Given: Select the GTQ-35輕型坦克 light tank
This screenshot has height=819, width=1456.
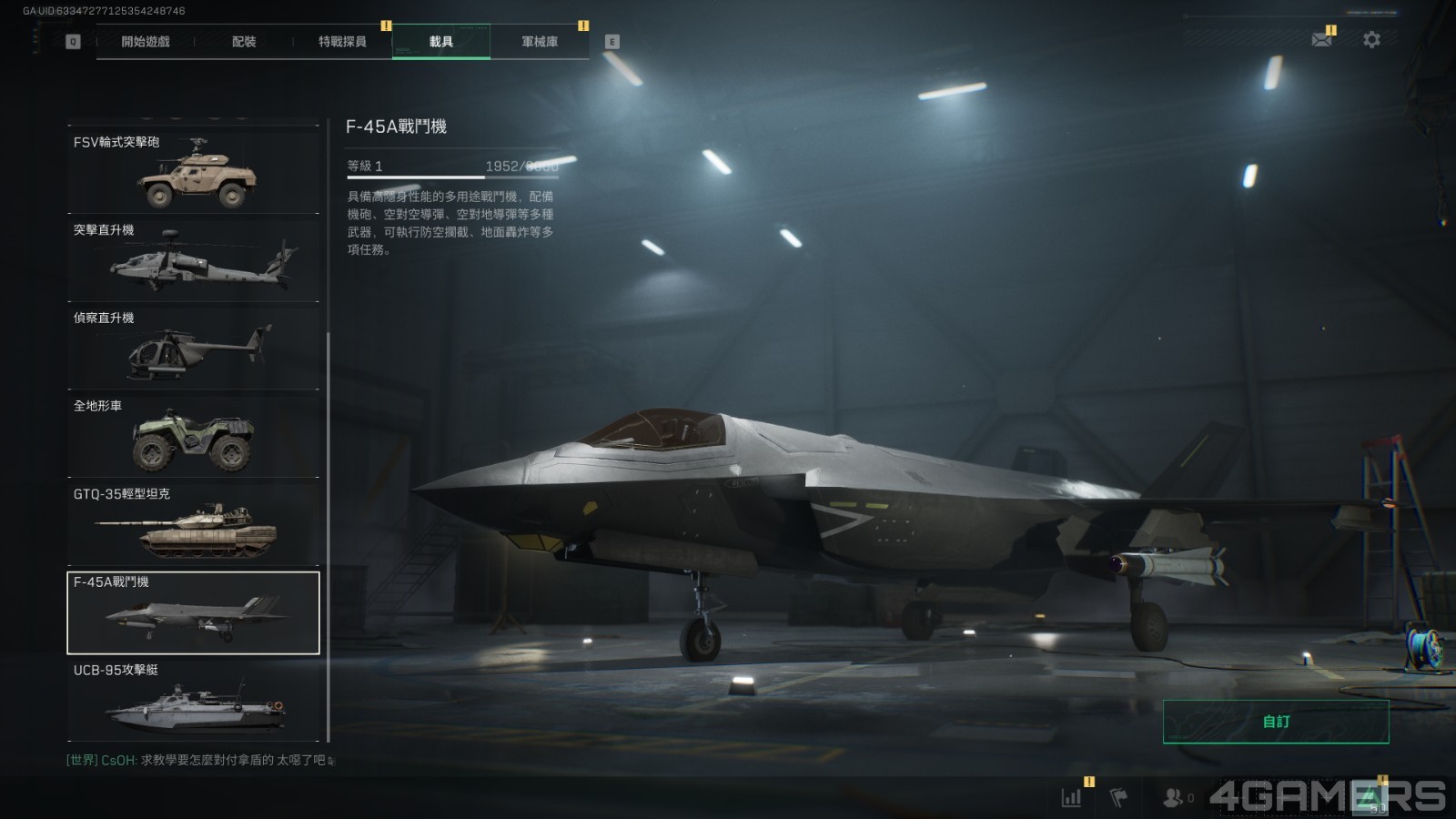Looking at the screenshot, I should coord(194,523).
